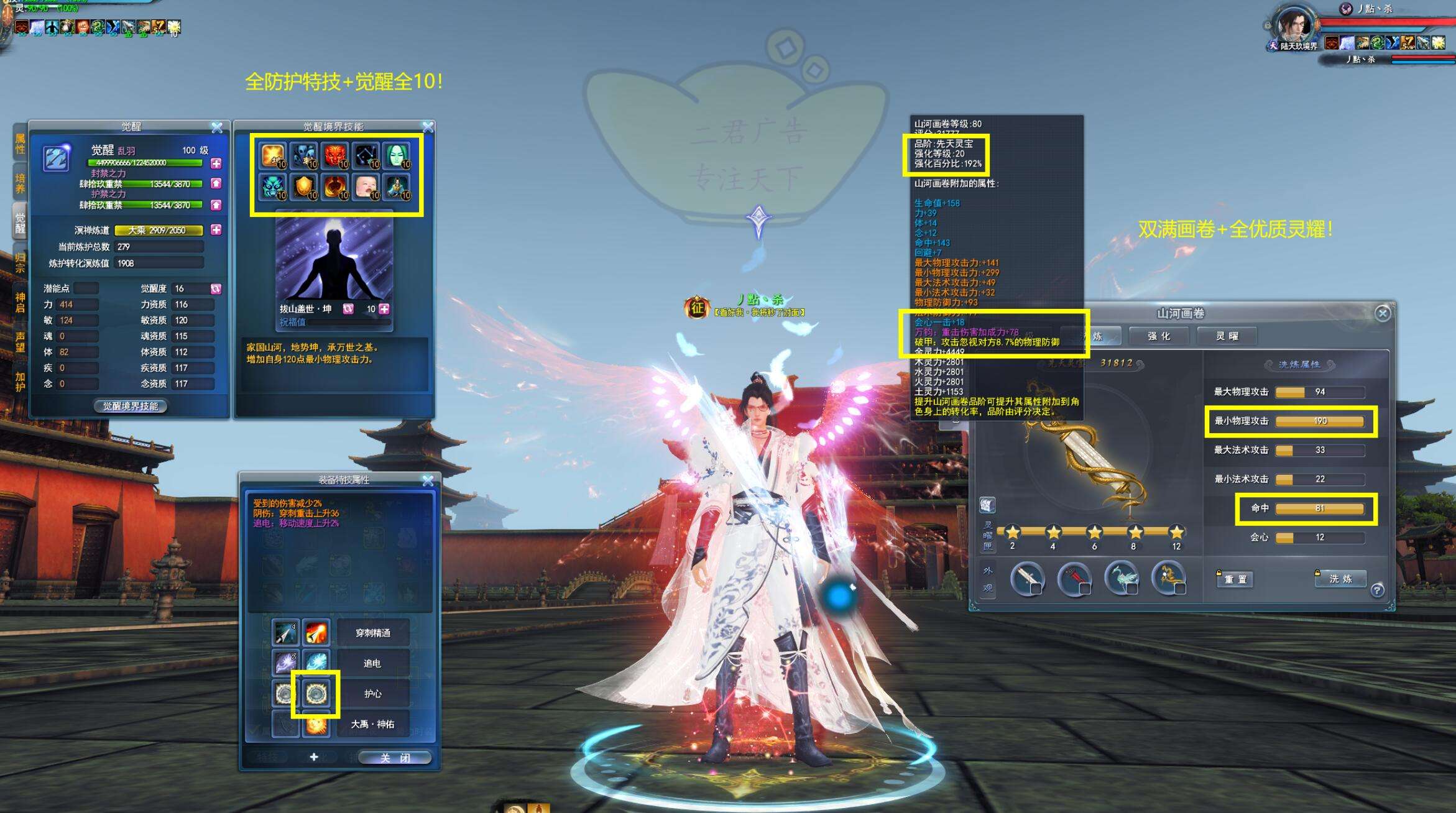The image size is (1456, 813).
Task: Switch to the 属性 side tab
Action: click(x=20, y=144)
